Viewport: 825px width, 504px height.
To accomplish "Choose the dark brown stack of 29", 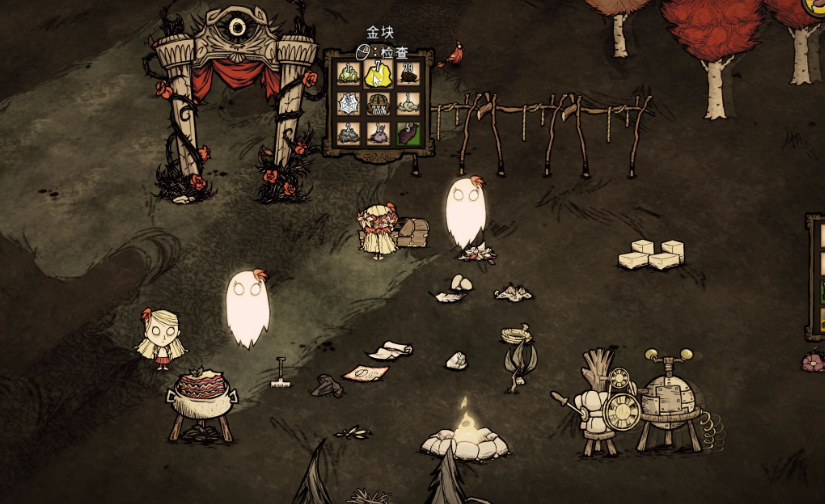I will pos(408,73).
